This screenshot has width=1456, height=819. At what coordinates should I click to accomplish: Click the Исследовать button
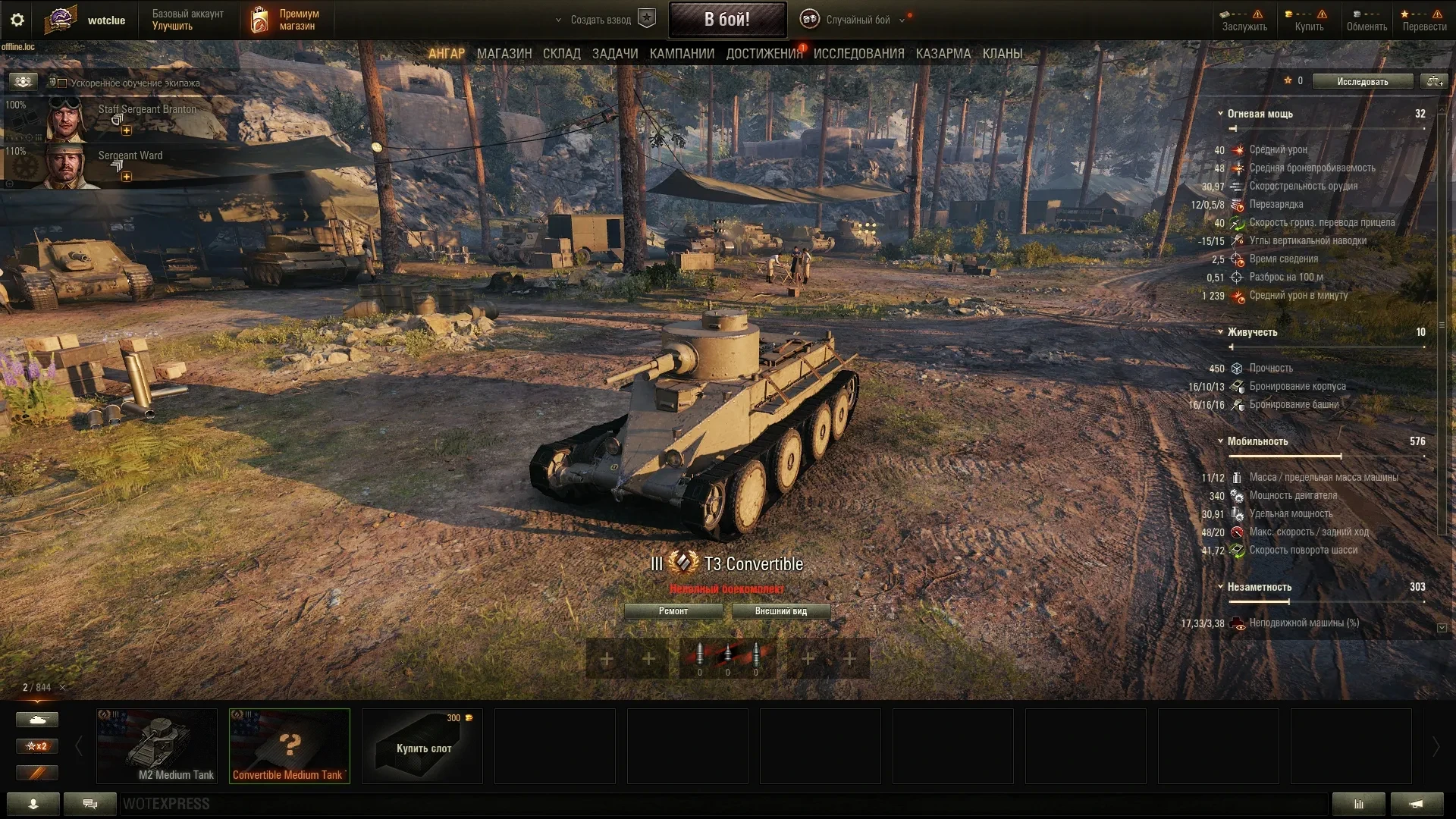[1362, 81]
